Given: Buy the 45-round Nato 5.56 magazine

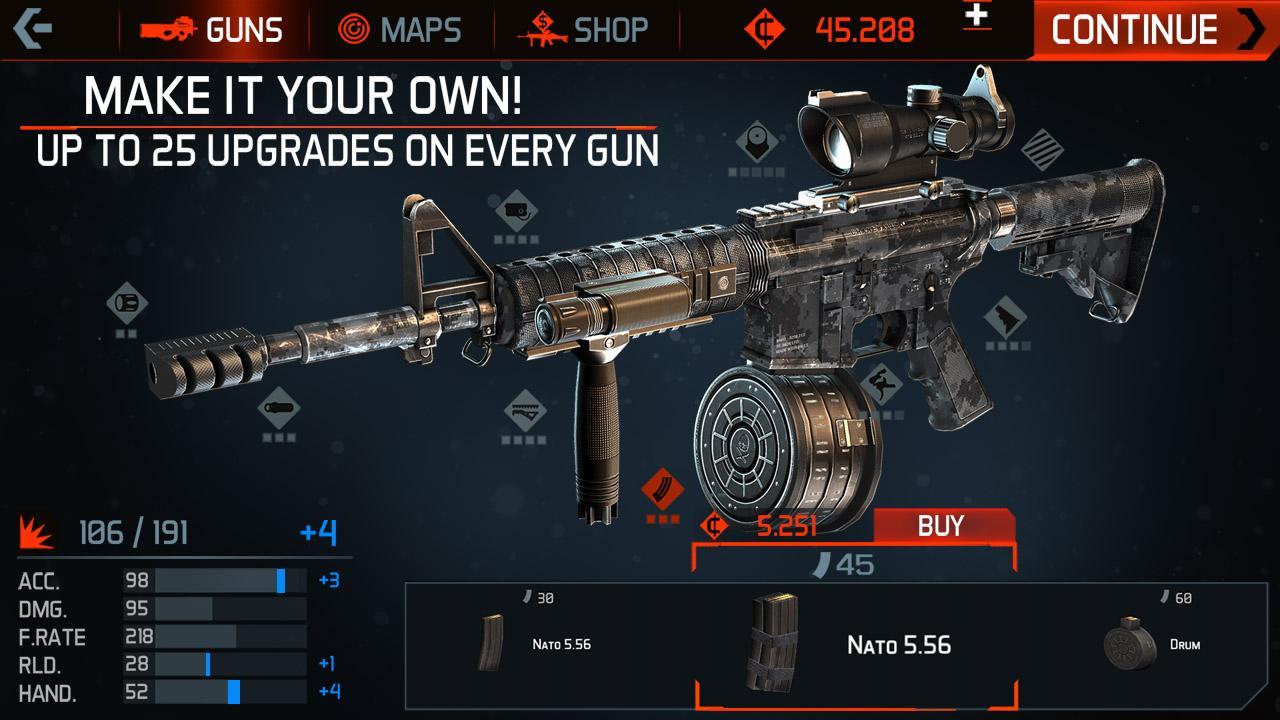Looking at the screenshot, I should [x=943, y=526].
